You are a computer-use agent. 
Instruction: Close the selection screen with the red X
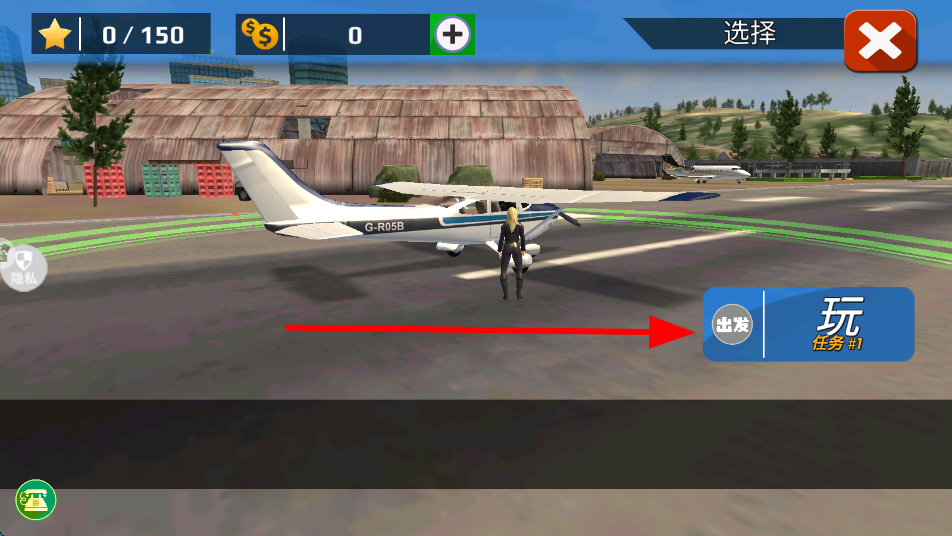pyautogui.click(x=880, y=41)
